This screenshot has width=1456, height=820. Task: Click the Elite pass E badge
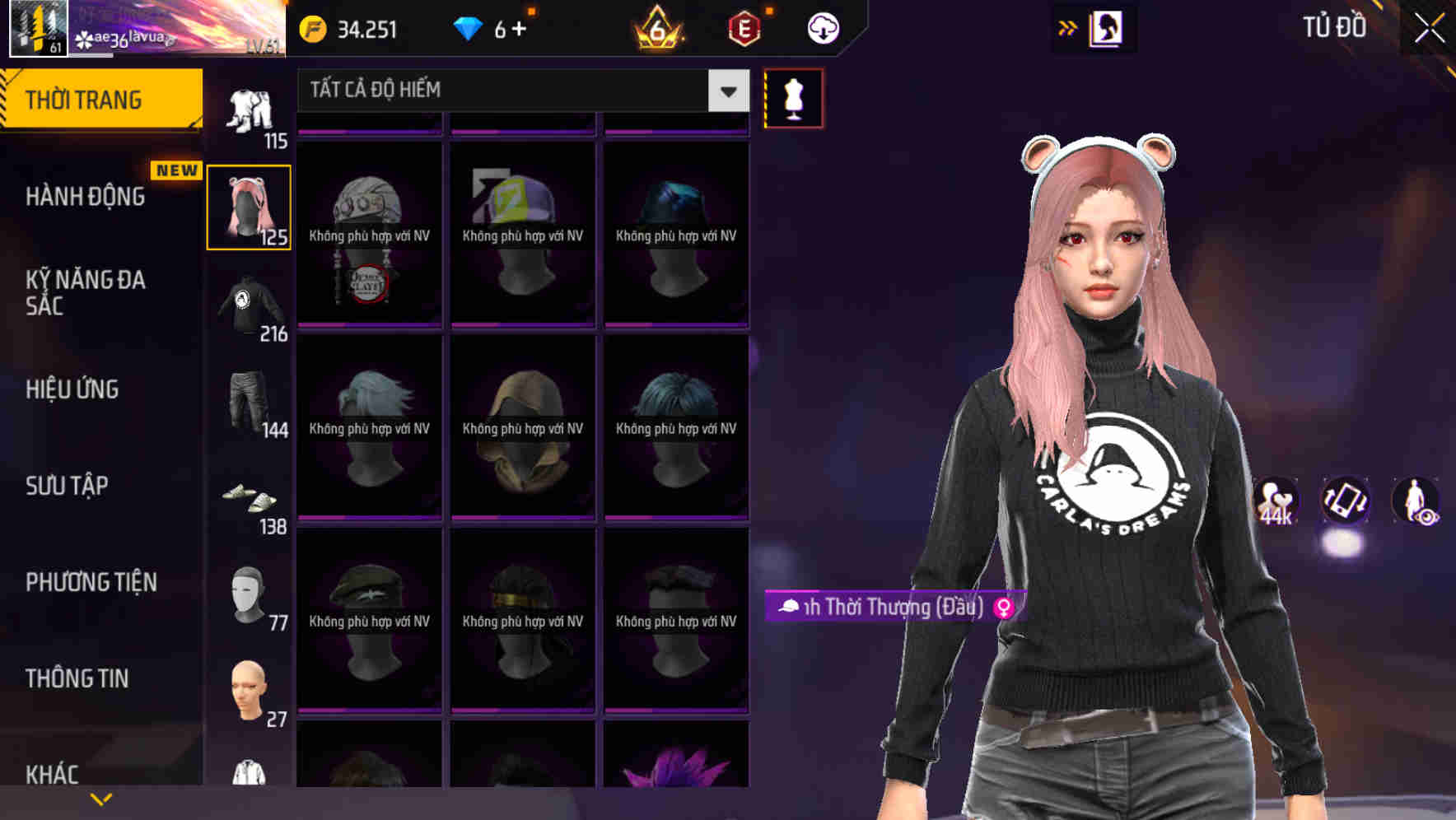tap(745, 27)
